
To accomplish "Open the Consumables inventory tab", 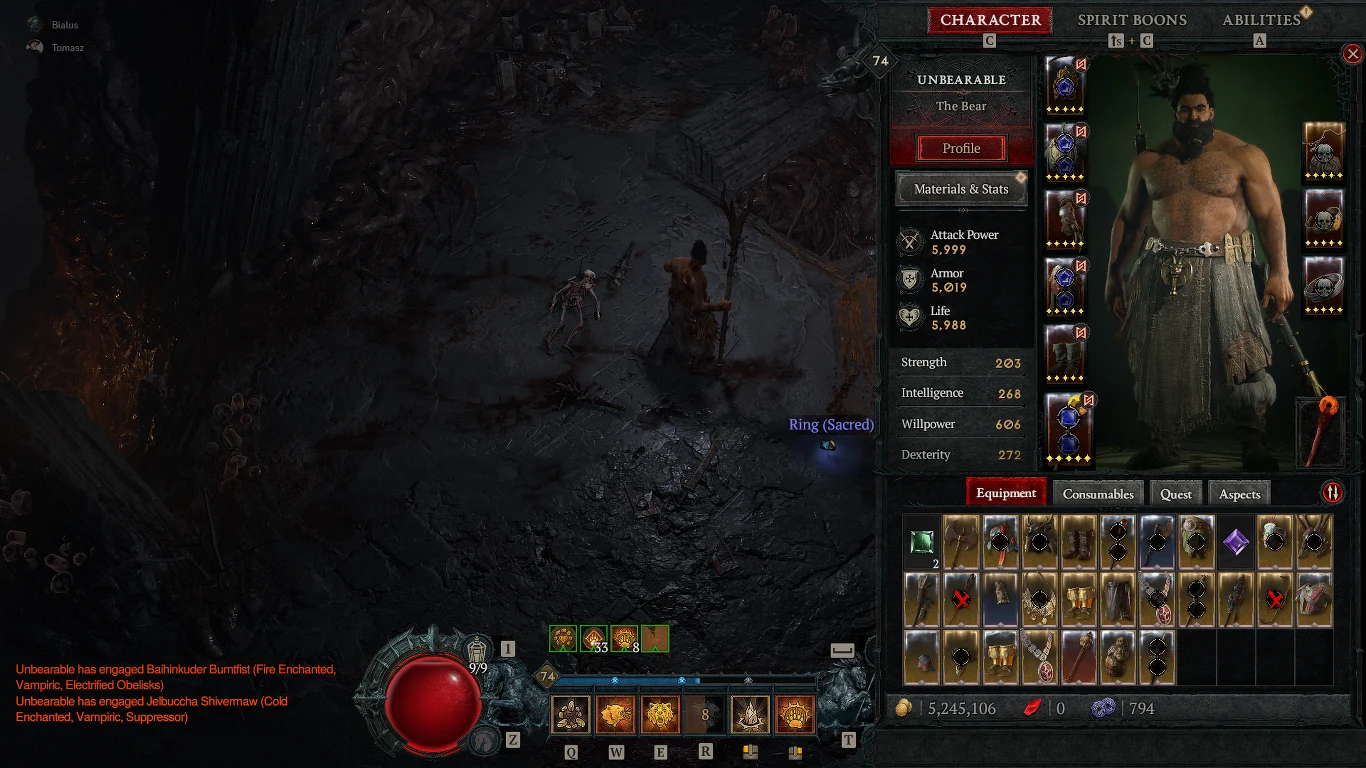I will (1098, 493).
